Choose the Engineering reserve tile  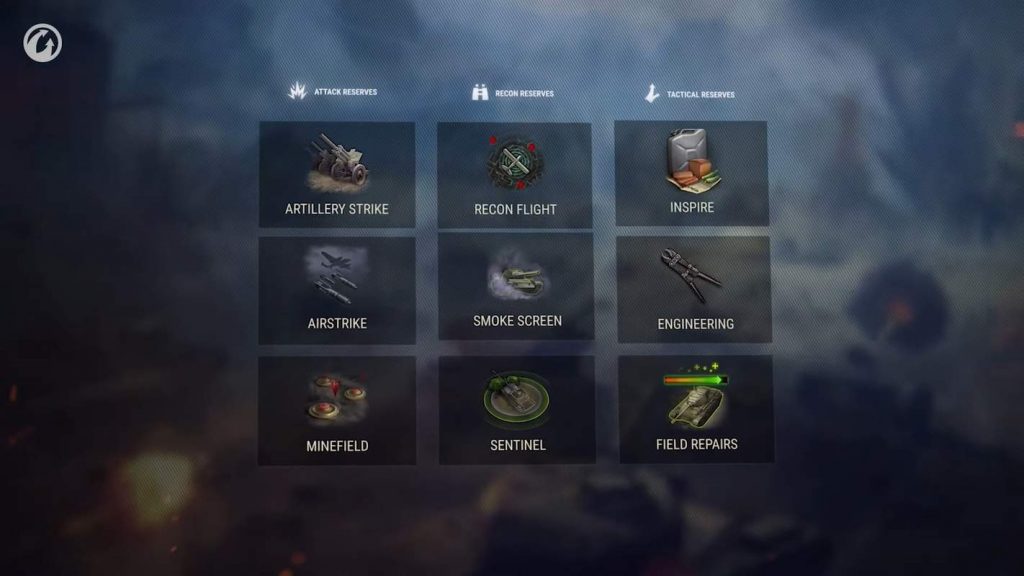coord(695,290)
